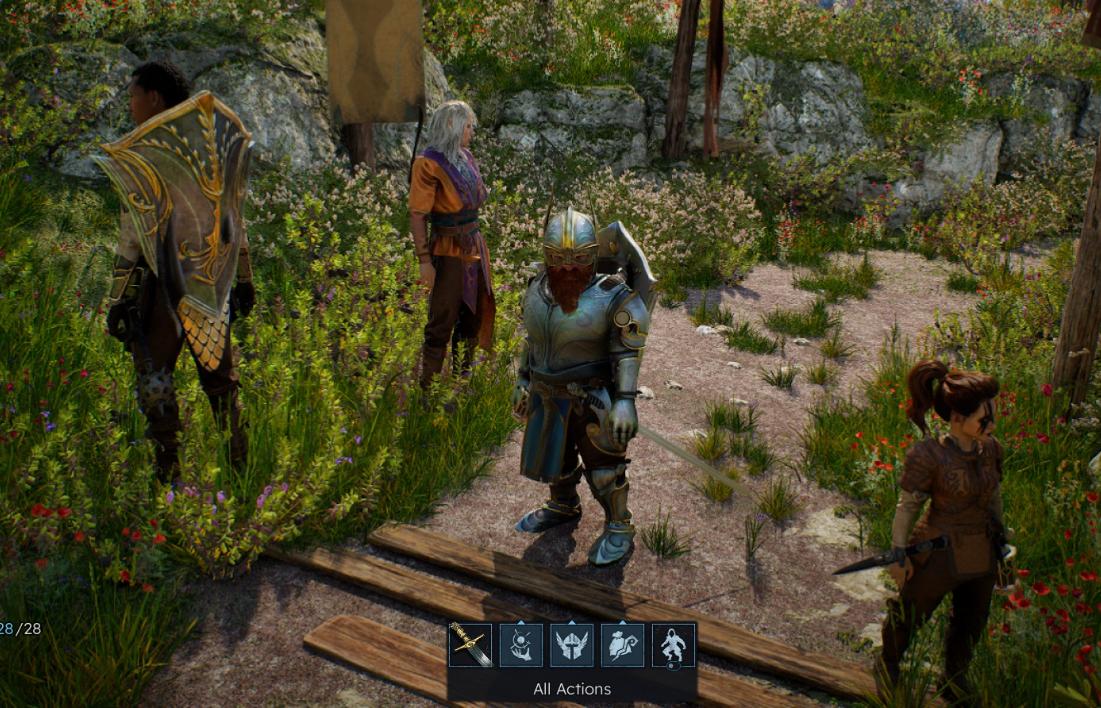
Task: Open the hat and scroll action group
Action: (623, 645)
